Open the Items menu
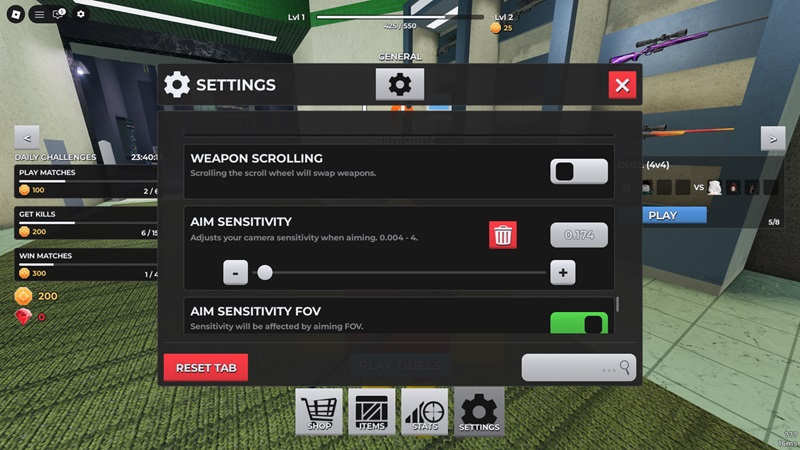The height and width of the screenshot is (450, 800). click(372, 412)
